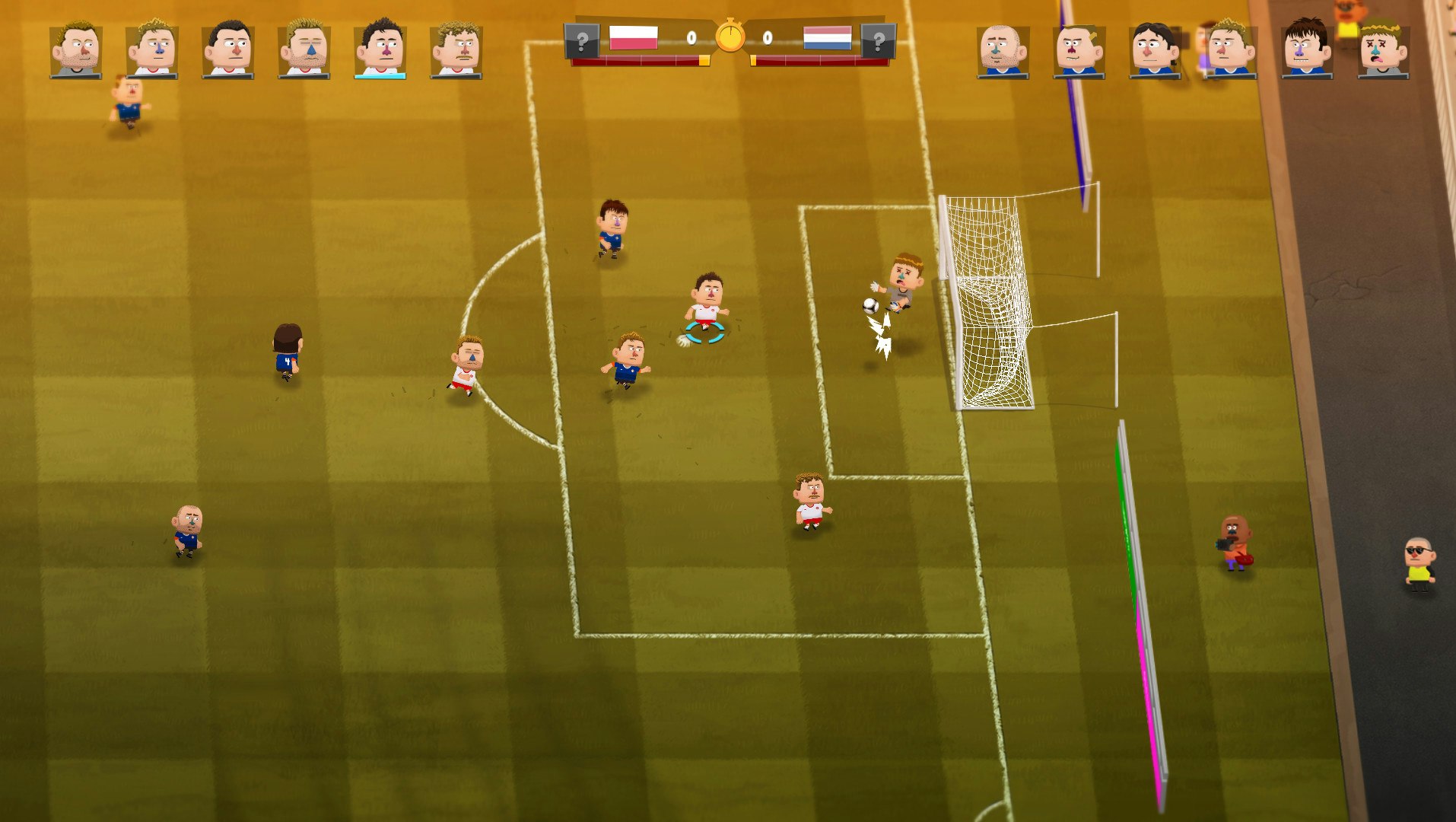
Task: Select the first Netherlands player portrait
Action: tap(1001, 47)
